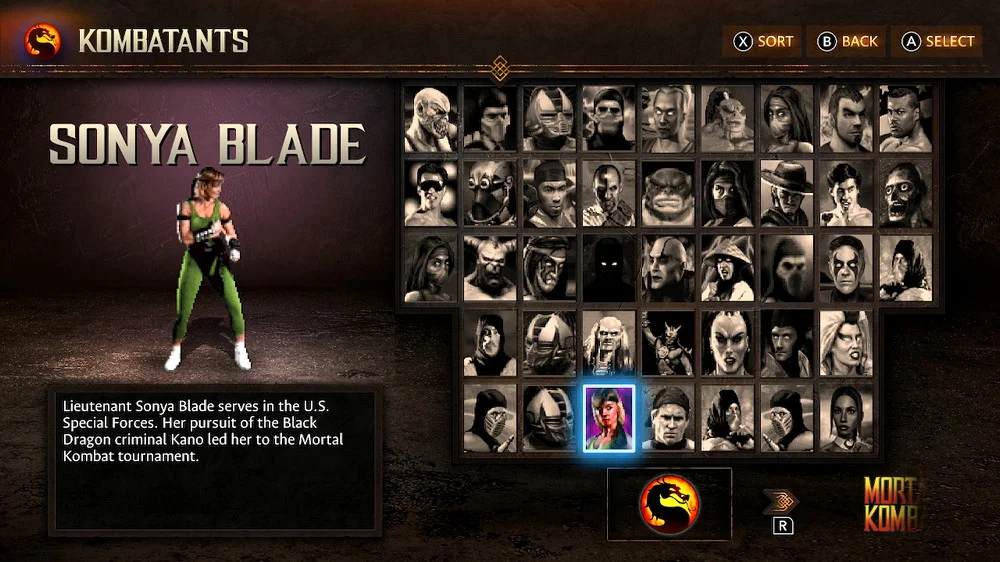Choose the bald fanged Baraka portrait
Image resolution: width=1000 pixels, height=562 pixels.
click(431, 119)
